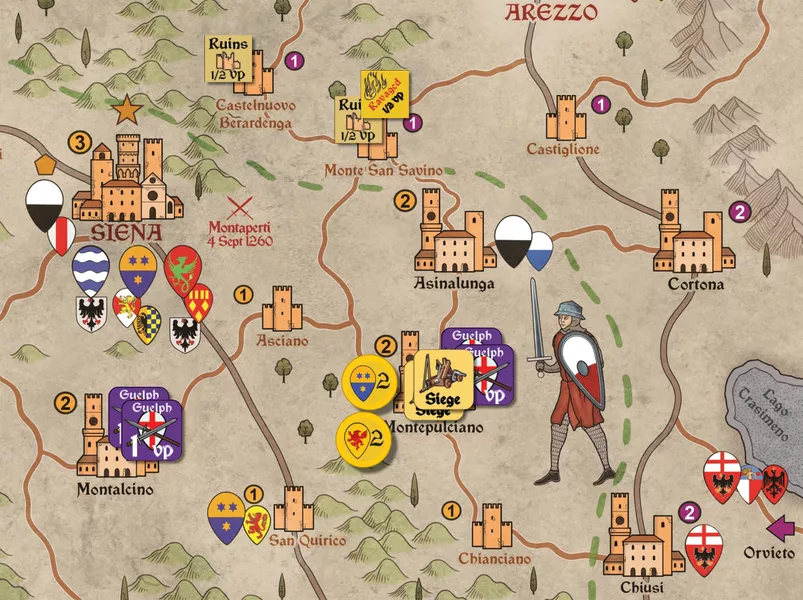The height and width of the screenshot is (600, 803).
Task: Click the San Quirico castle space
Action: click(293, 510)
